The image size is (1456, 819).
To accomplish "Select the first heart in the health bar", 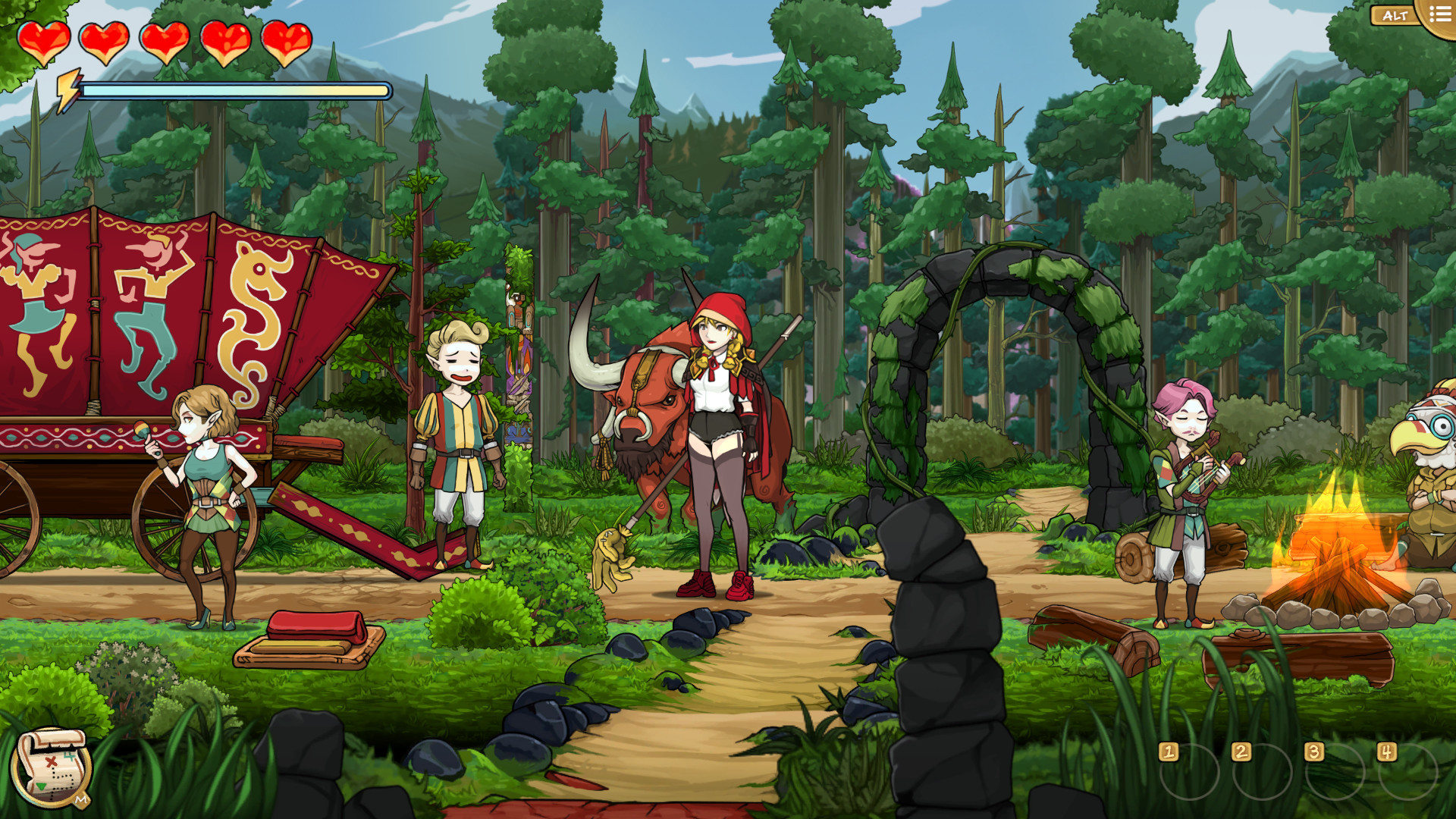I will pos(44,42).
